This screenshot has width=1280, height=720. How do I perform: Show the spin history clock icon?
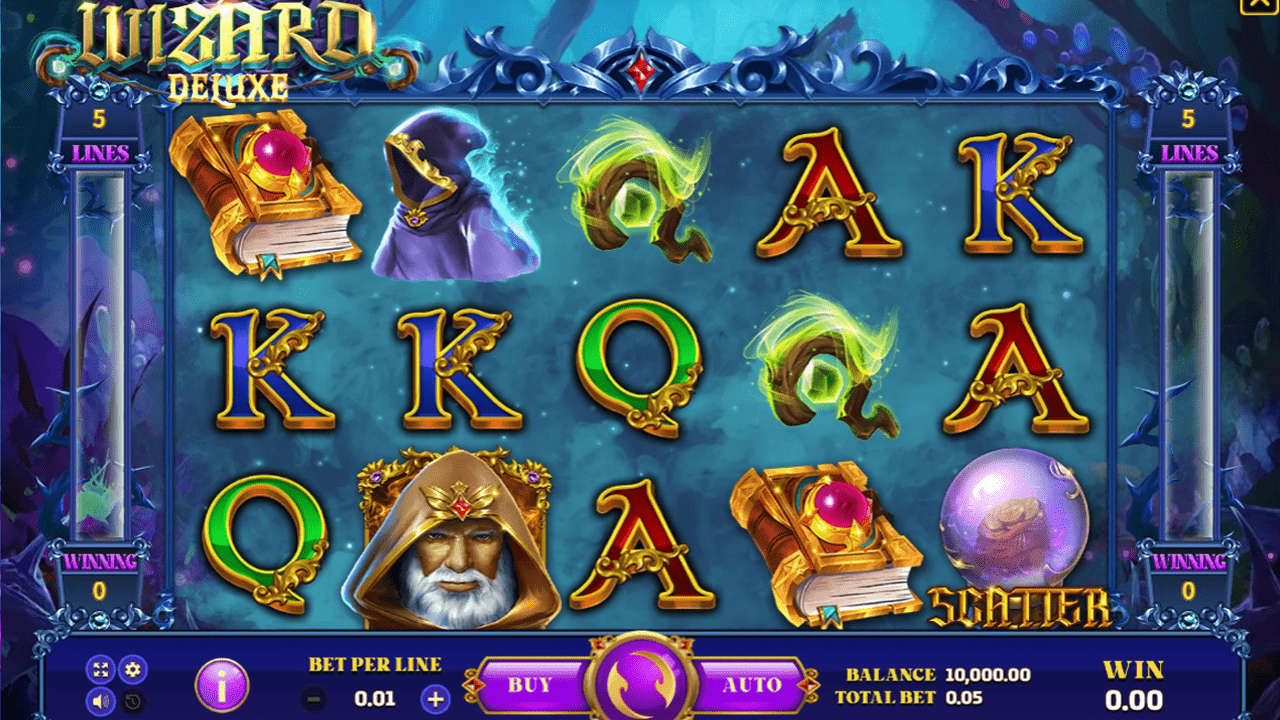[131, 701]
